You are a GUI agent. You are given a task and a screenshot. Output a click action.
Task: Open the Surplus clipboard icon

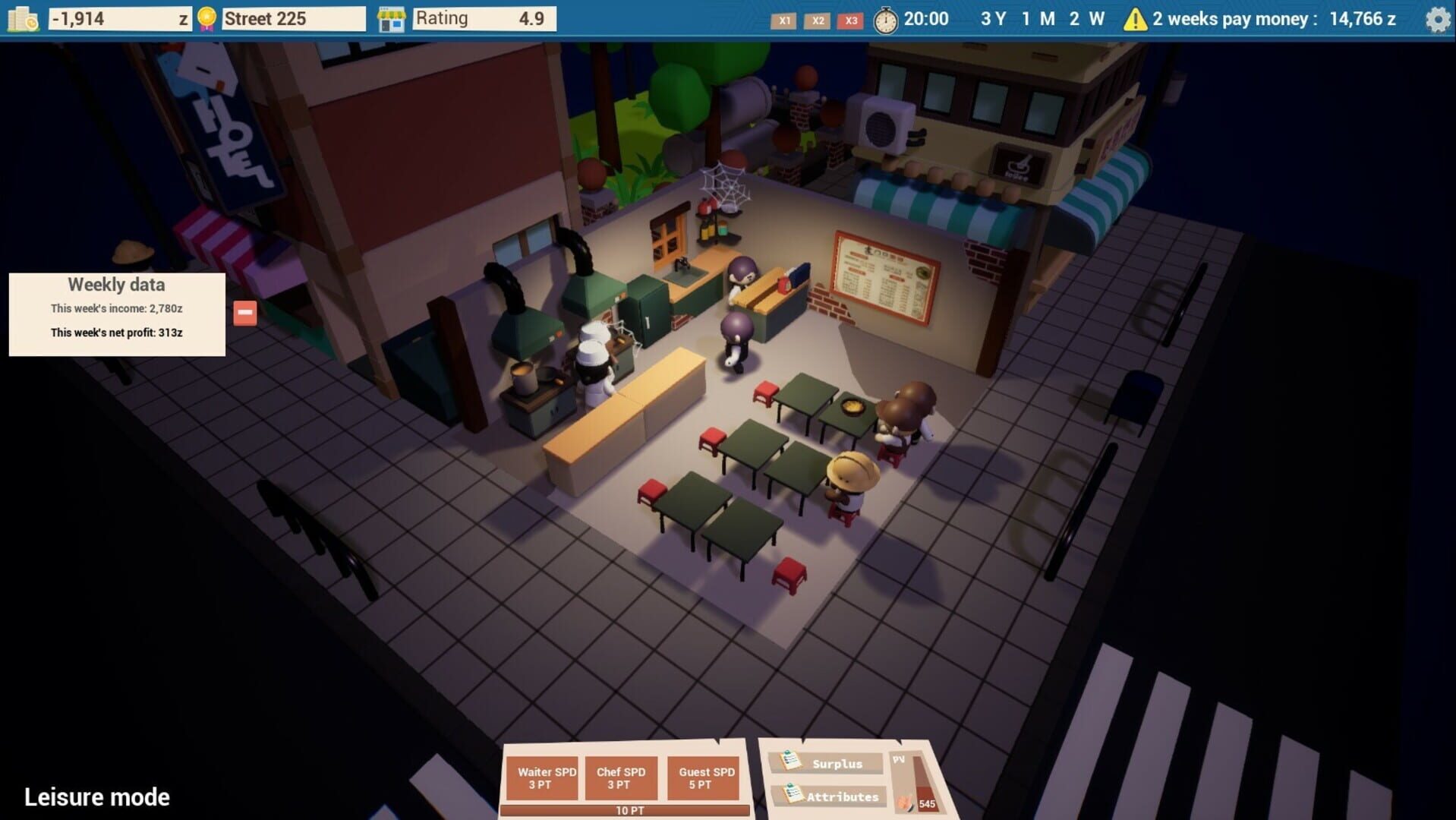792,762
